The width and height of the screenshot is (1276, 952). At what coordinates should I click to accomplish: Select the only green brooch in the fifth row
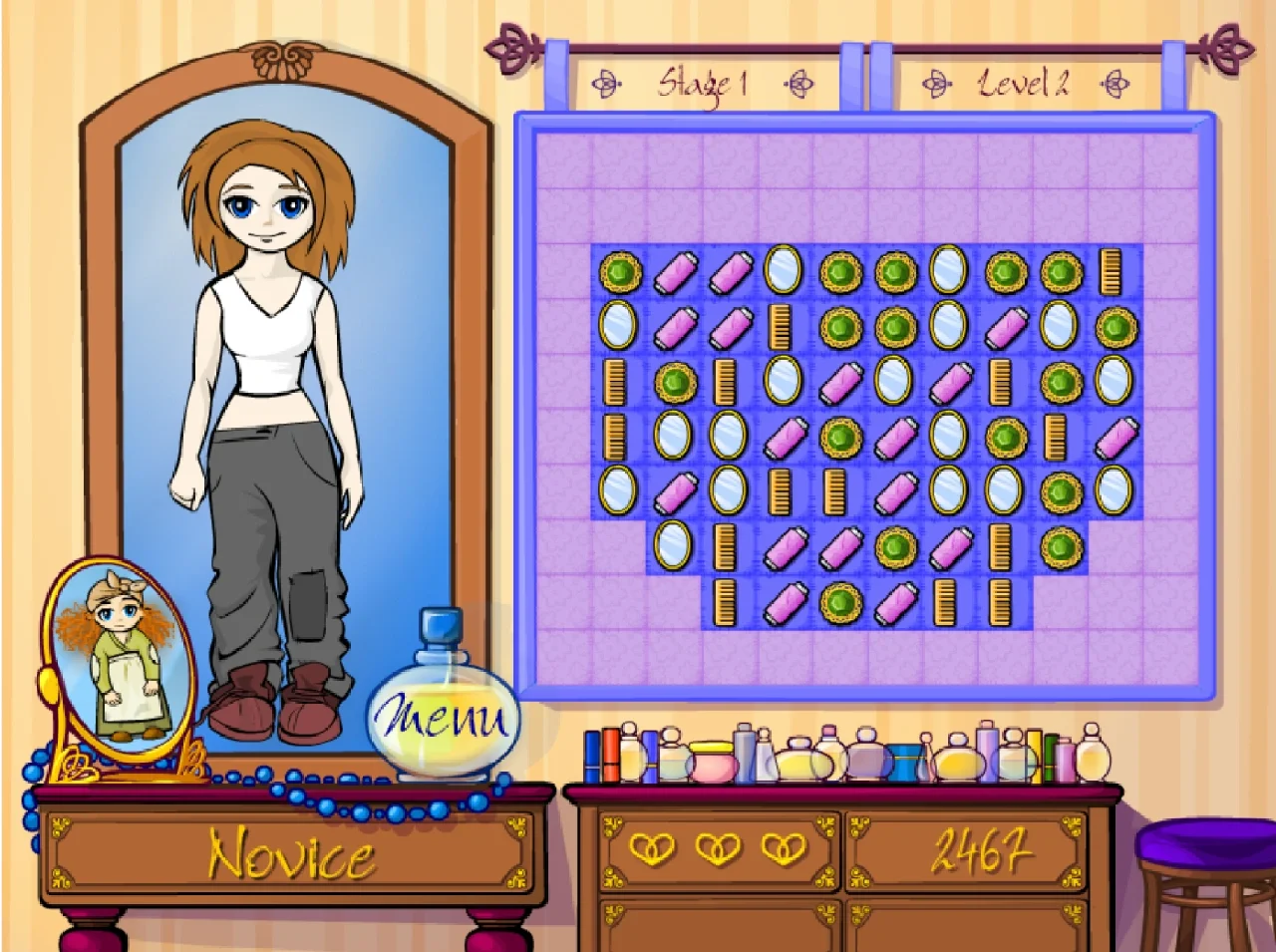[x=1059, y=492]
